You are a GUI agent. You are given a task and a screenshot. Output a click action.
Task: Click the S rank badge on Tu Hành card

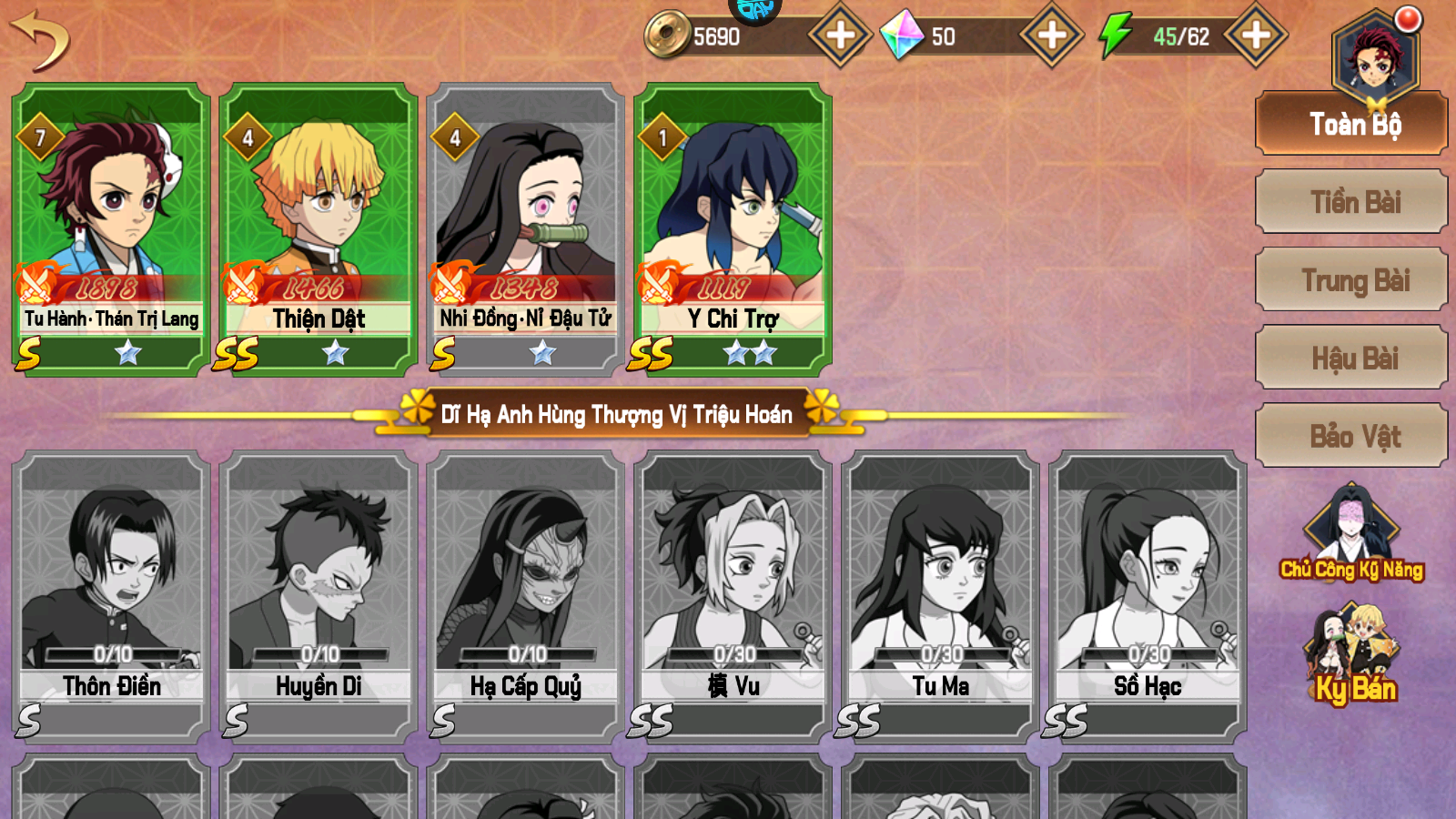click(29, 350)
